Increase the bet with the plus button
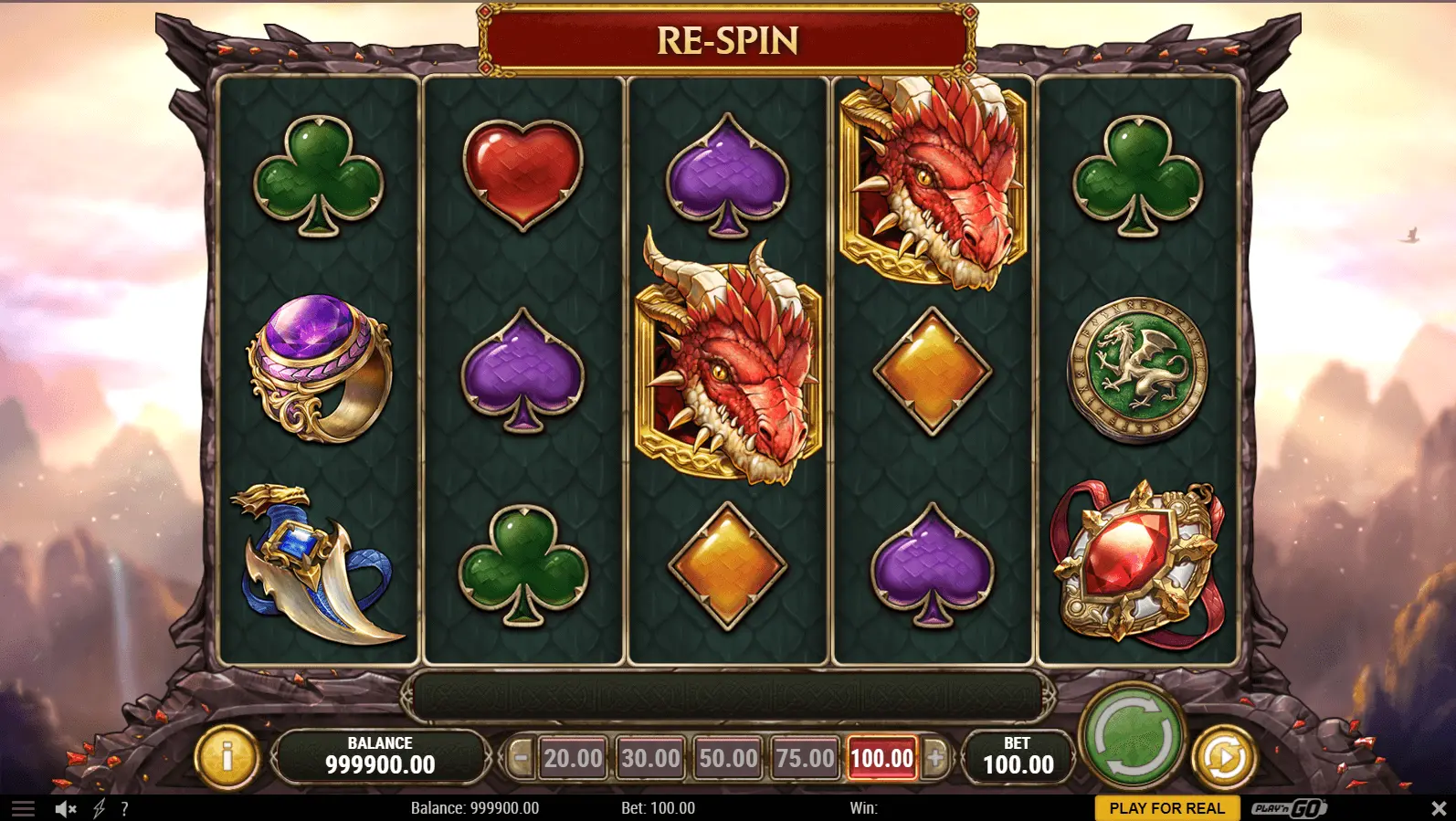Viewport: 1456px width, 821px height. [x=935, y=757]
